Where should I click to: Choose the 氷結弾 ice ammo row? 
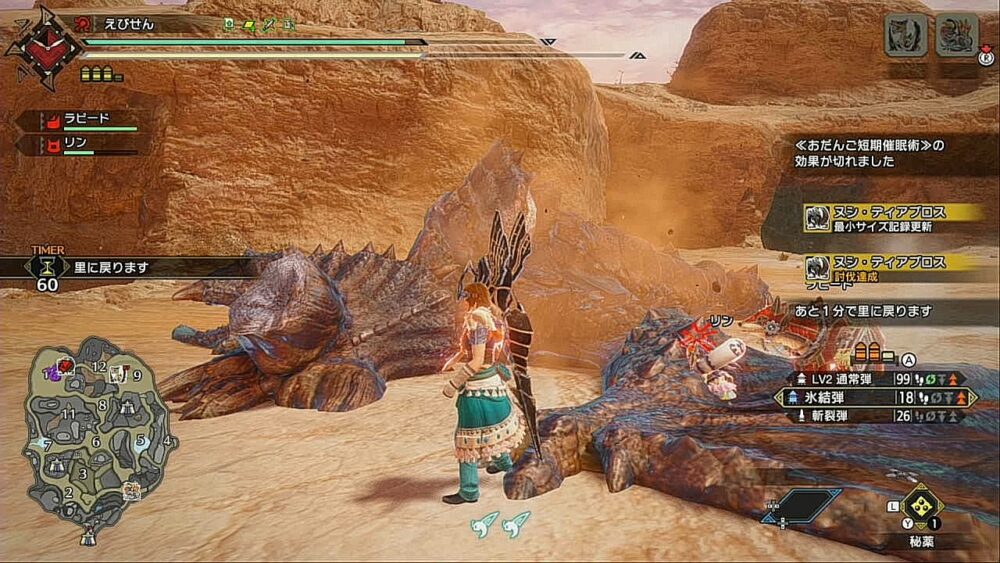tap(872, 397)
